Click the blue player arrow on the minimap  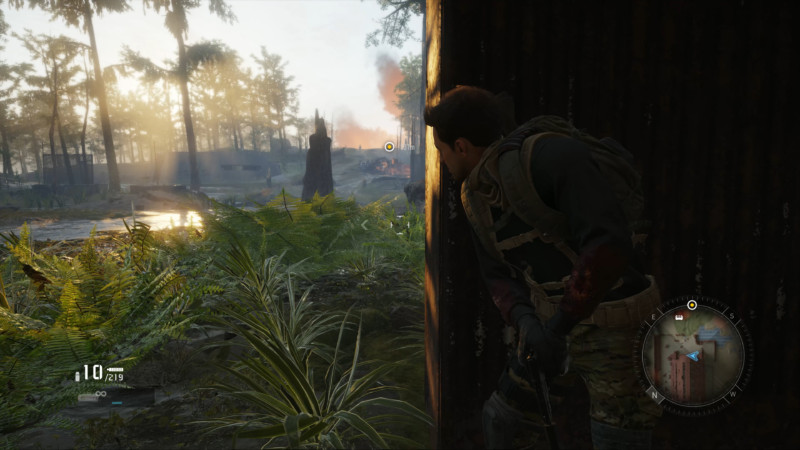click(x=692, y=355)
